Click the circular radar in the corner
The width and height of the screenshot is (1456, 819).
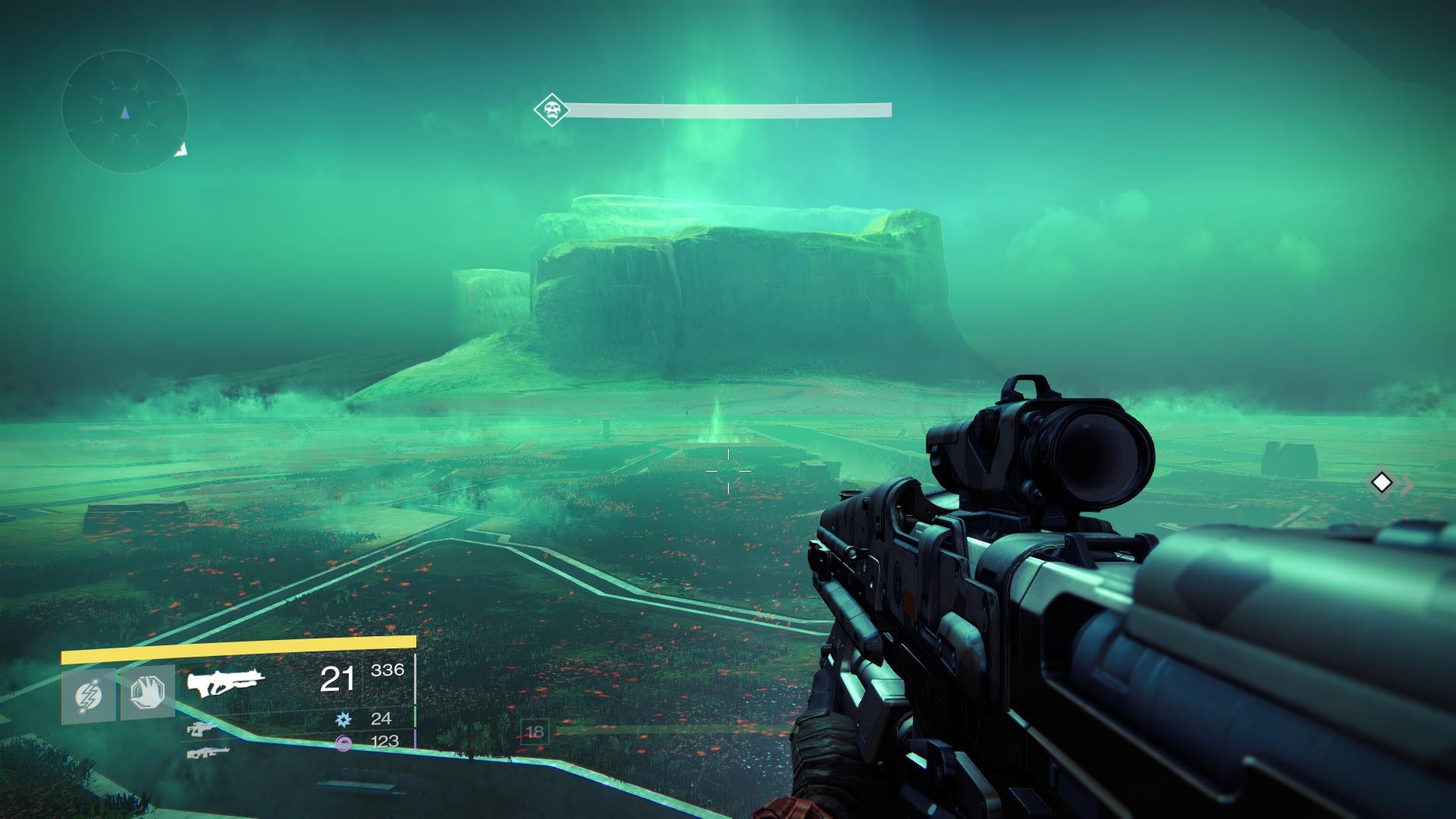click(x=124, y=112)
